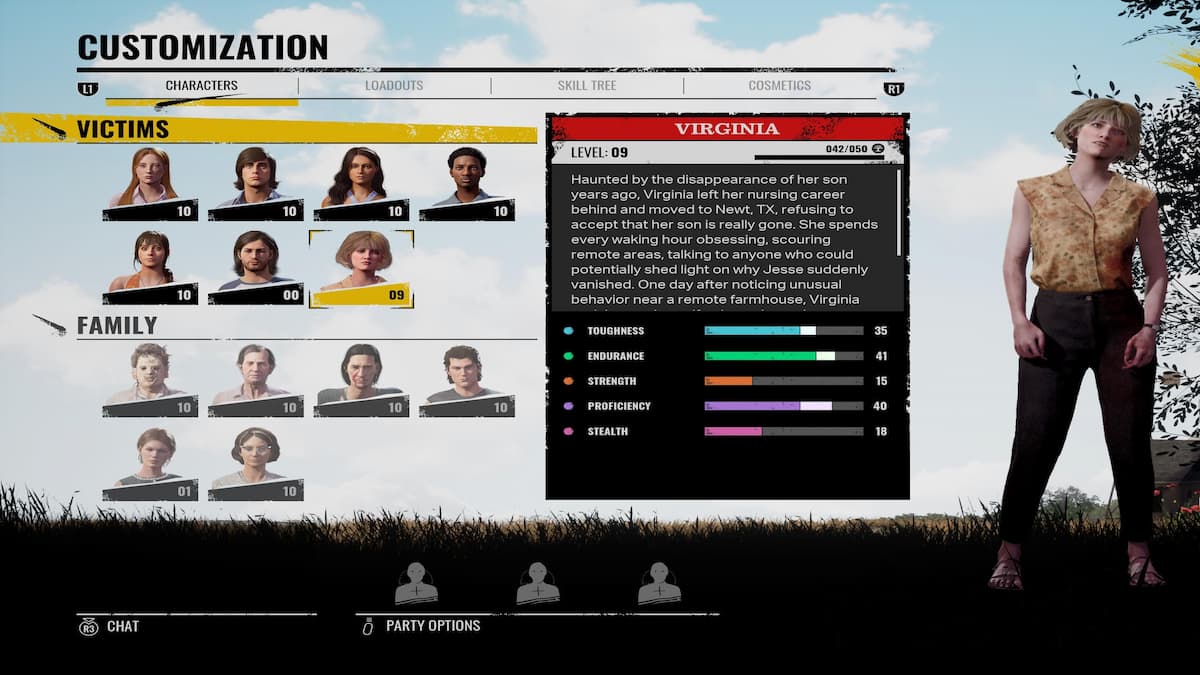Select victim Julie in the orange top

(150, 267)
